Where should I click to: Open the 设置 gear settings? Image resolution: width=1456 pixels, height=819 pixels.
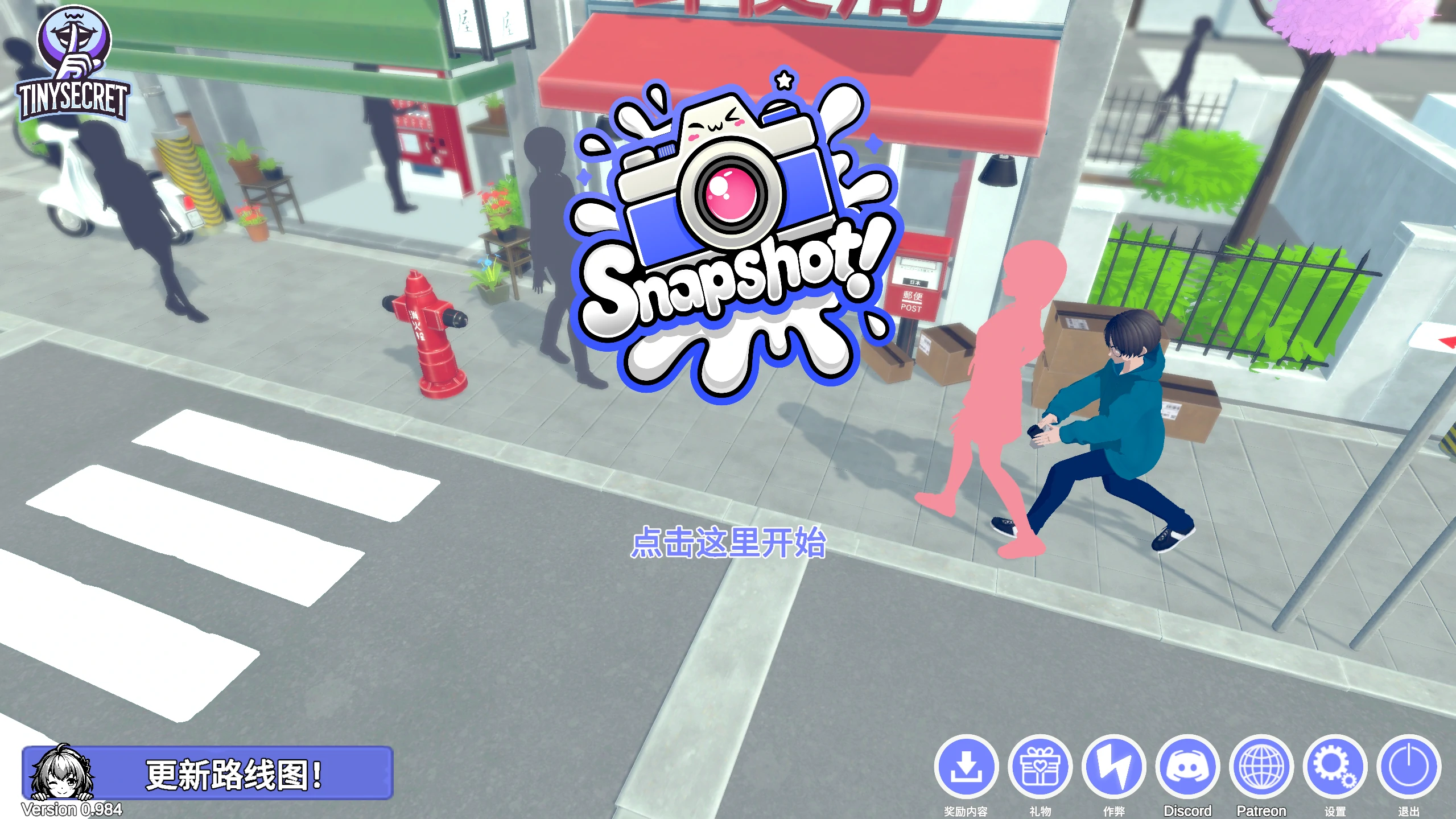tap(1335, 767)
